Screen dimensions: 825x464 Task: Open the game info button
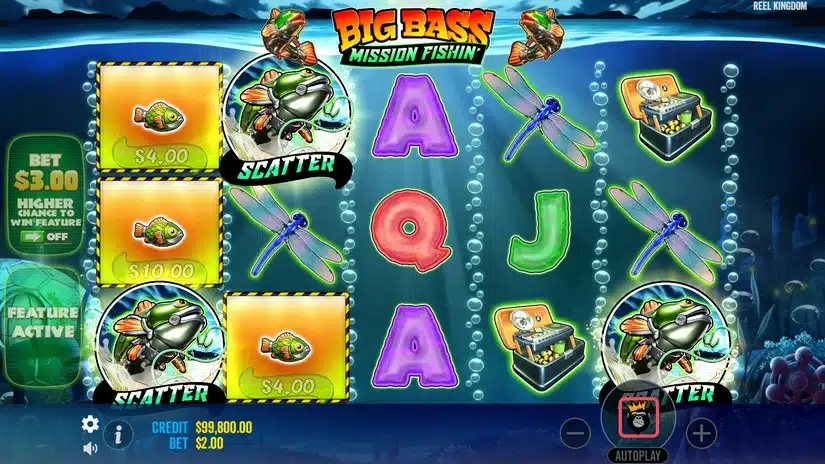coord(118,434)
